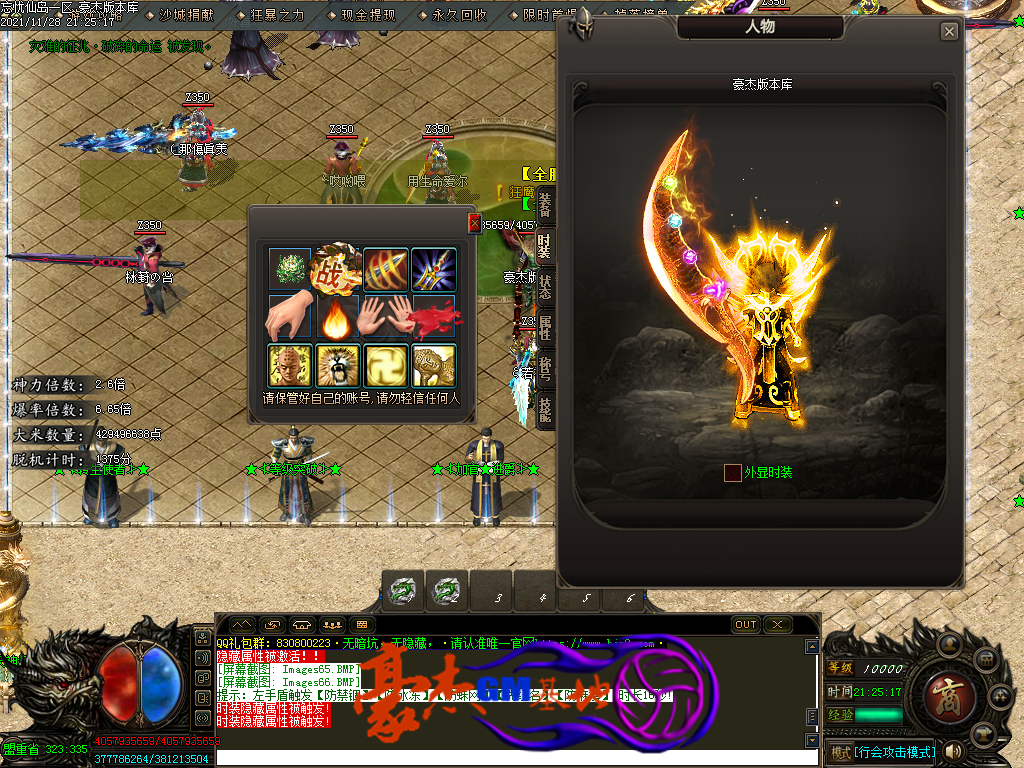The image size is (1024, 768).
Task: Close the 人物 character window
Action: (949, 31)
